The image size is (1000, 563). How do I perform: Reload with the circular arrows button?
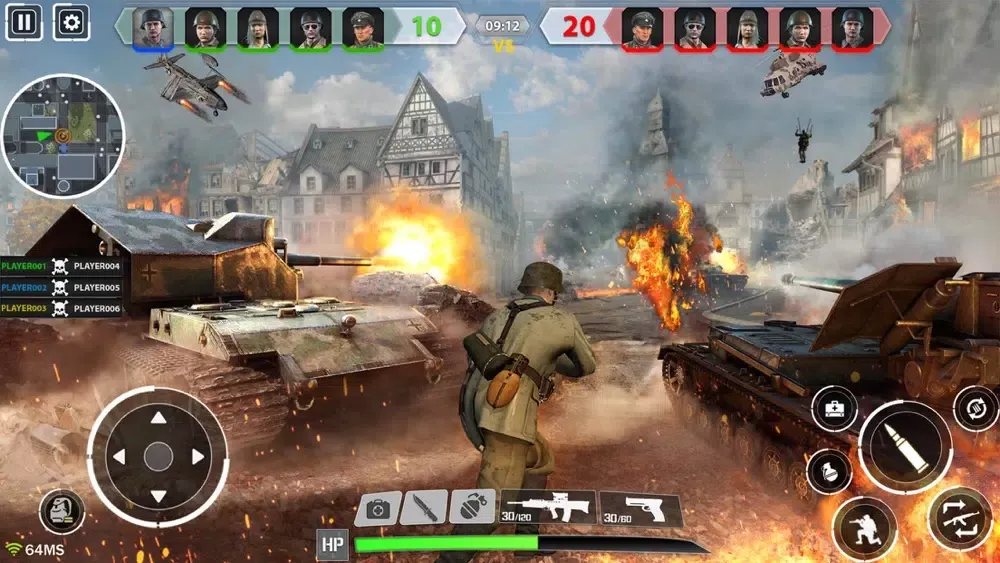point(975,408)
